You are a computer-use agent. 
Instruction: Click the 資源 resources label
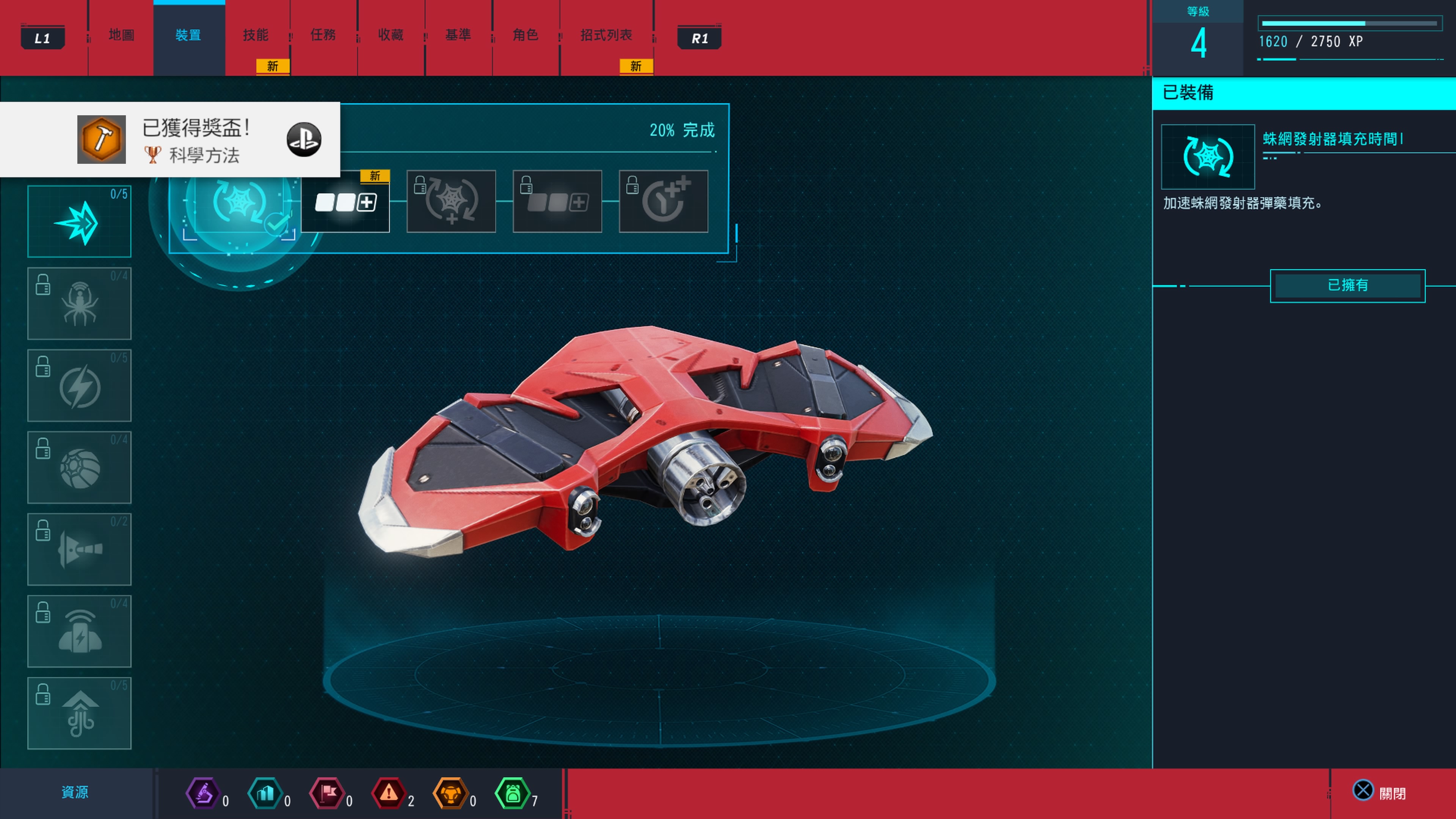pyautogui.click(x=76, y=792)
